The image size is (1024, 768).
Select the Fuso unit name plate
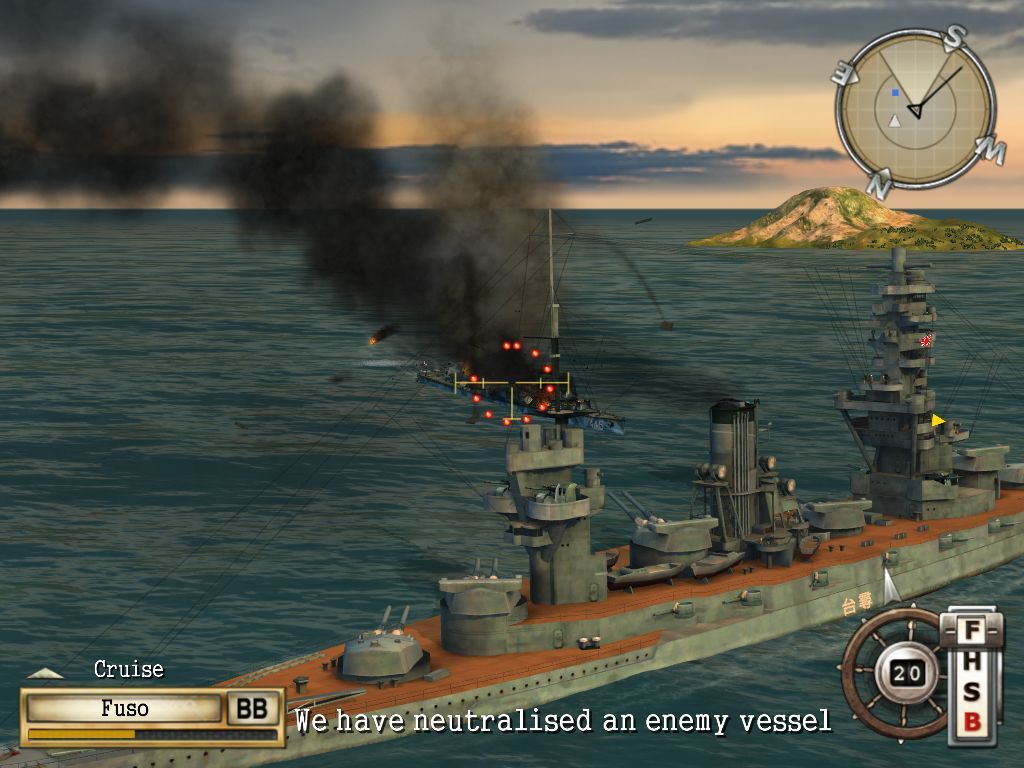coord(125,709)
